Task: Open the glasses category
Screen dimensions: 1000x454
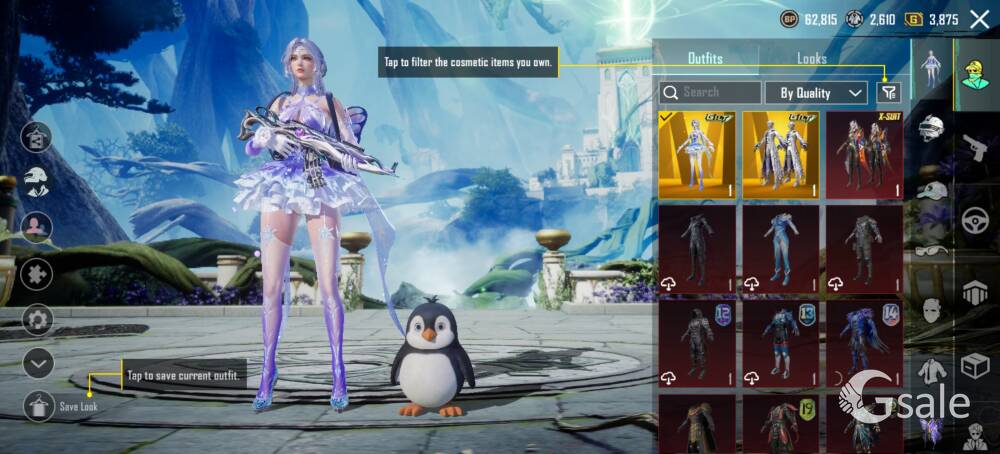Action: click(932, 251)
